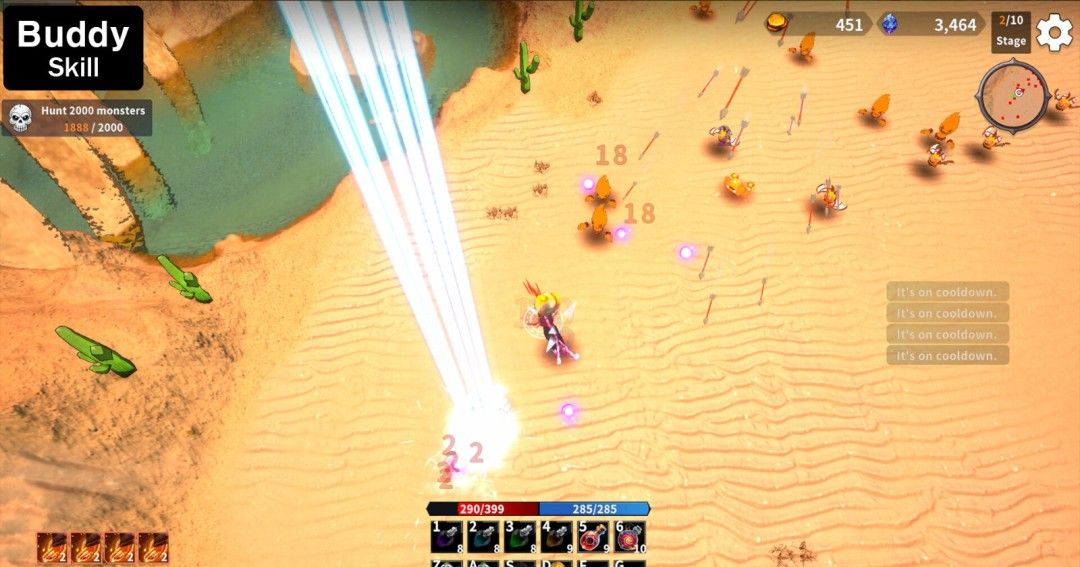The height and width of the screenshot is (567, 1080).
Task: Open the Stage 2/10 progress indicator
Action: point(1010,31)
